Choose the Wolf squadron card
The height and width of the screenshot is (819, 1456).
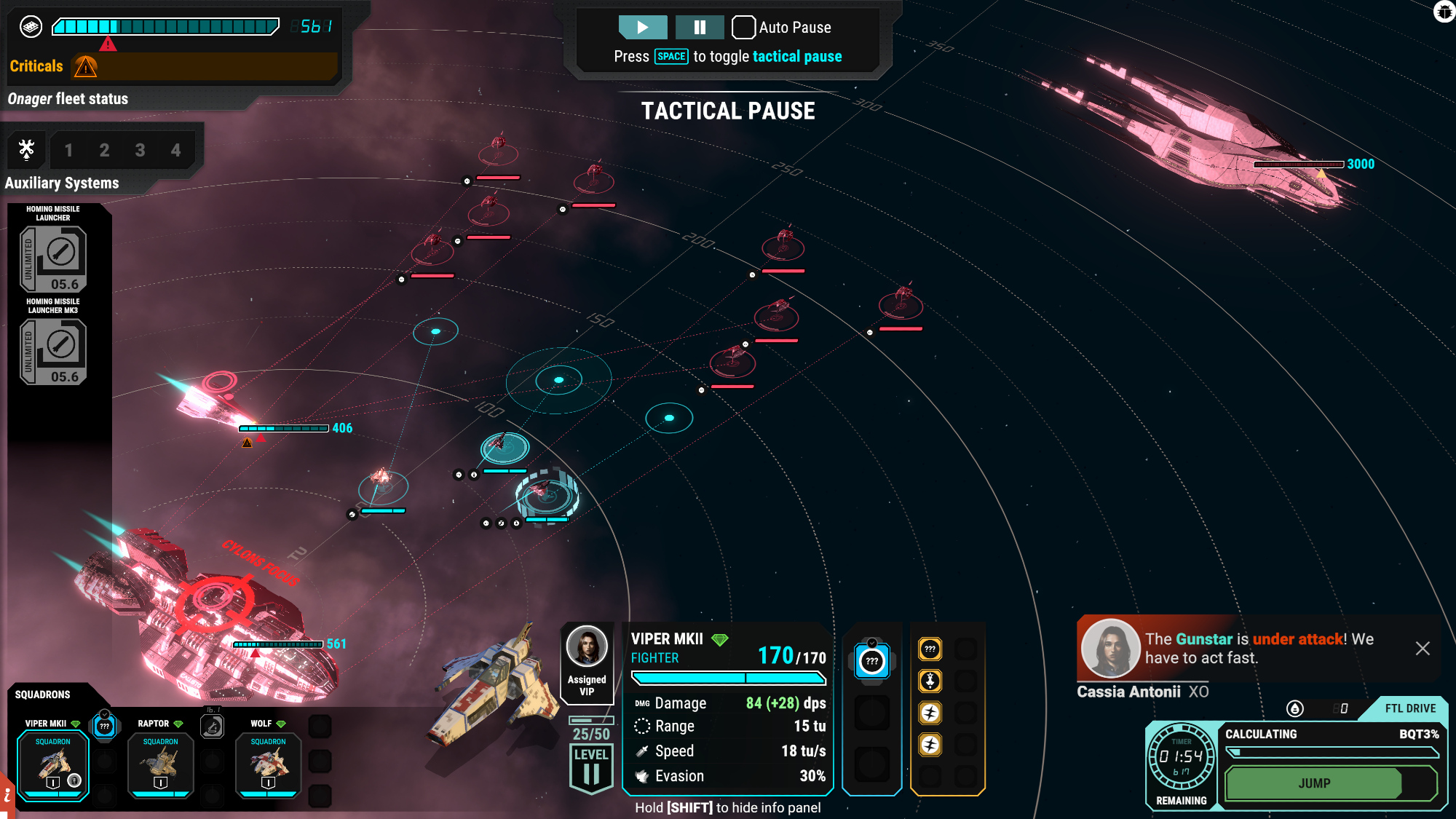(268, 766)
